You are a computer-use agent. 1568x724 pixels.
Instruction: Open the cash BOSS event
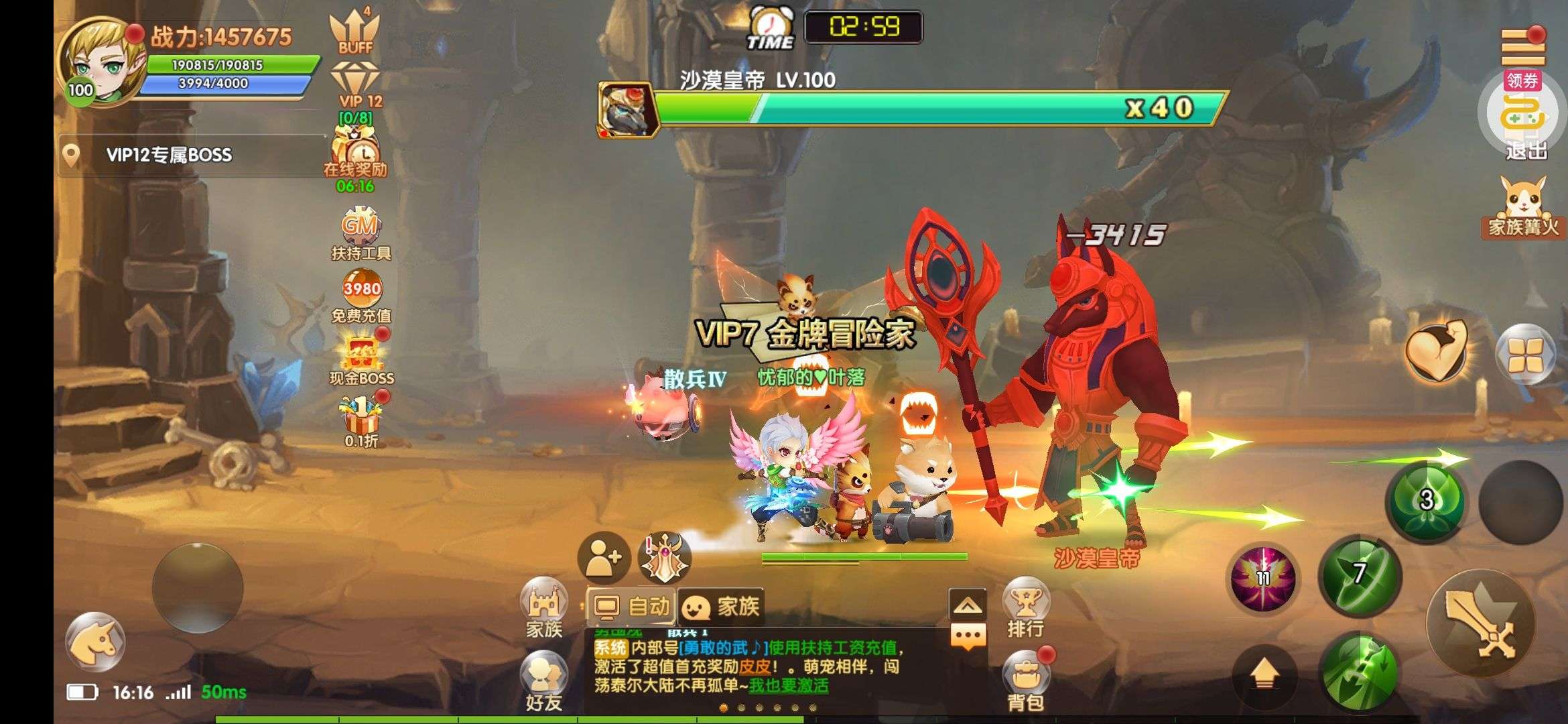pyautogui.click(x=362, y=355)
